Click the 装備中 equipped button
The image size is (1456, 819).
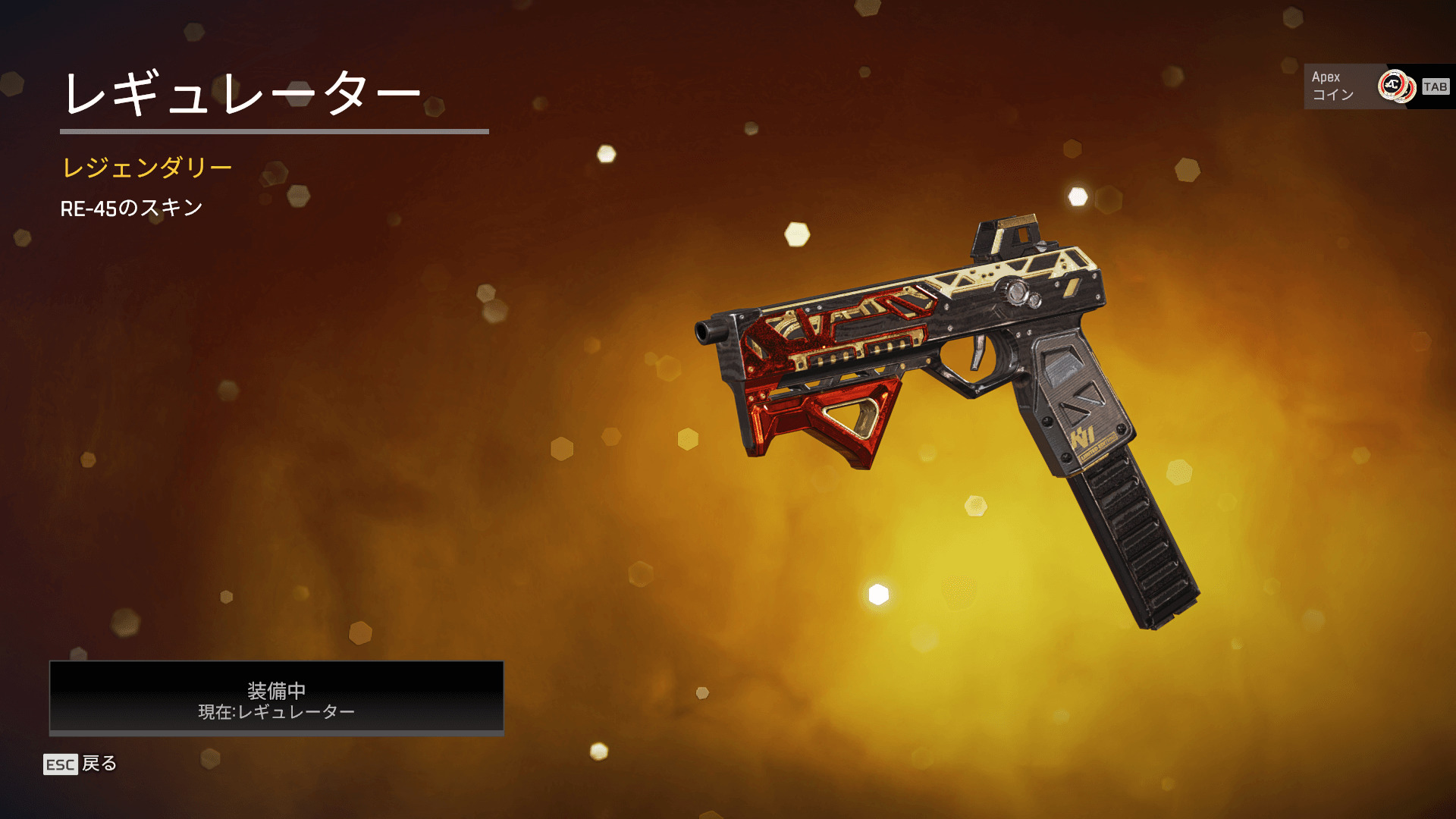click(276, 698)
